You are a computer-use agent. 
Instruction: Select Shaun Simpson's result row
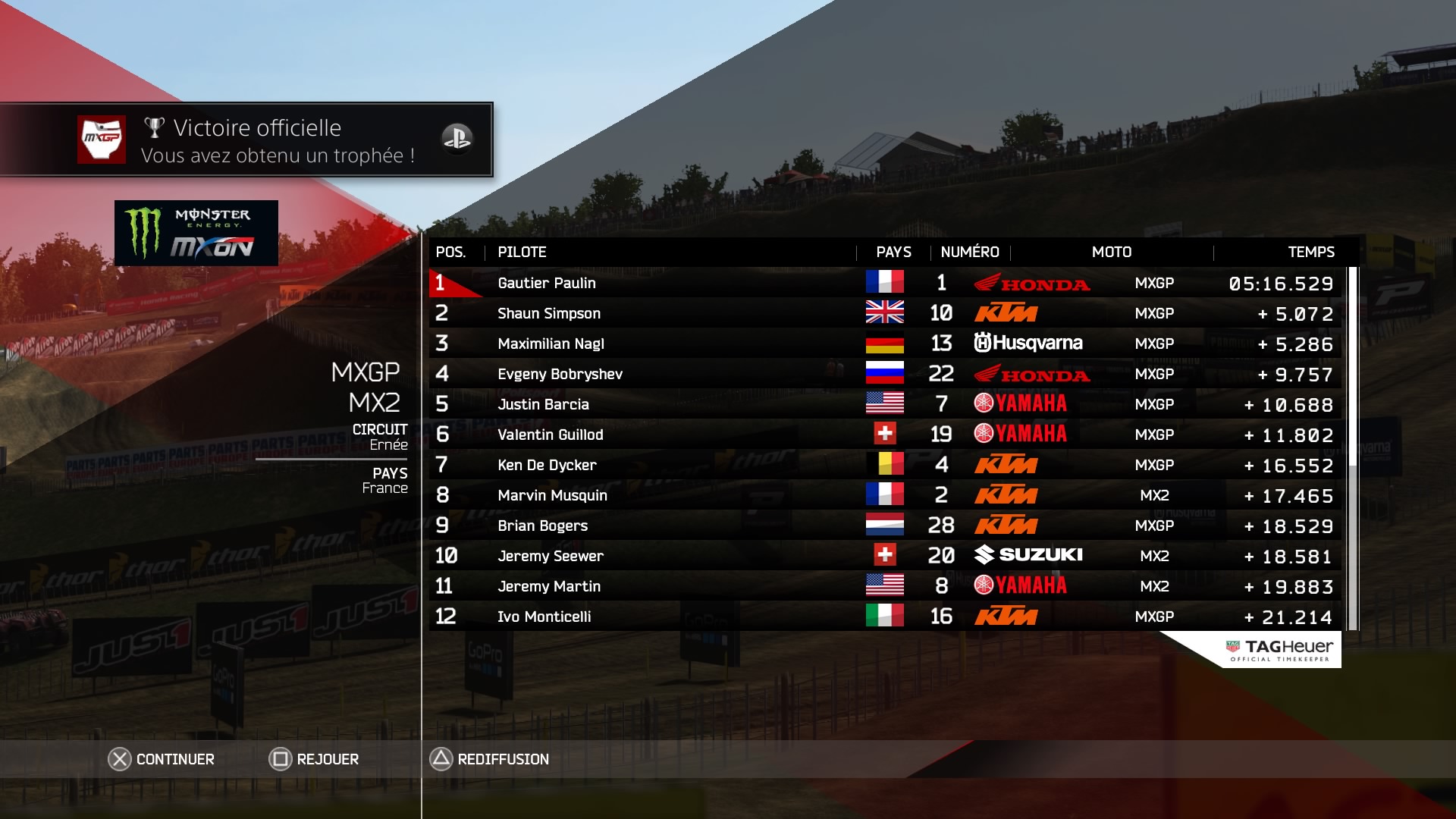click(549, 313)
